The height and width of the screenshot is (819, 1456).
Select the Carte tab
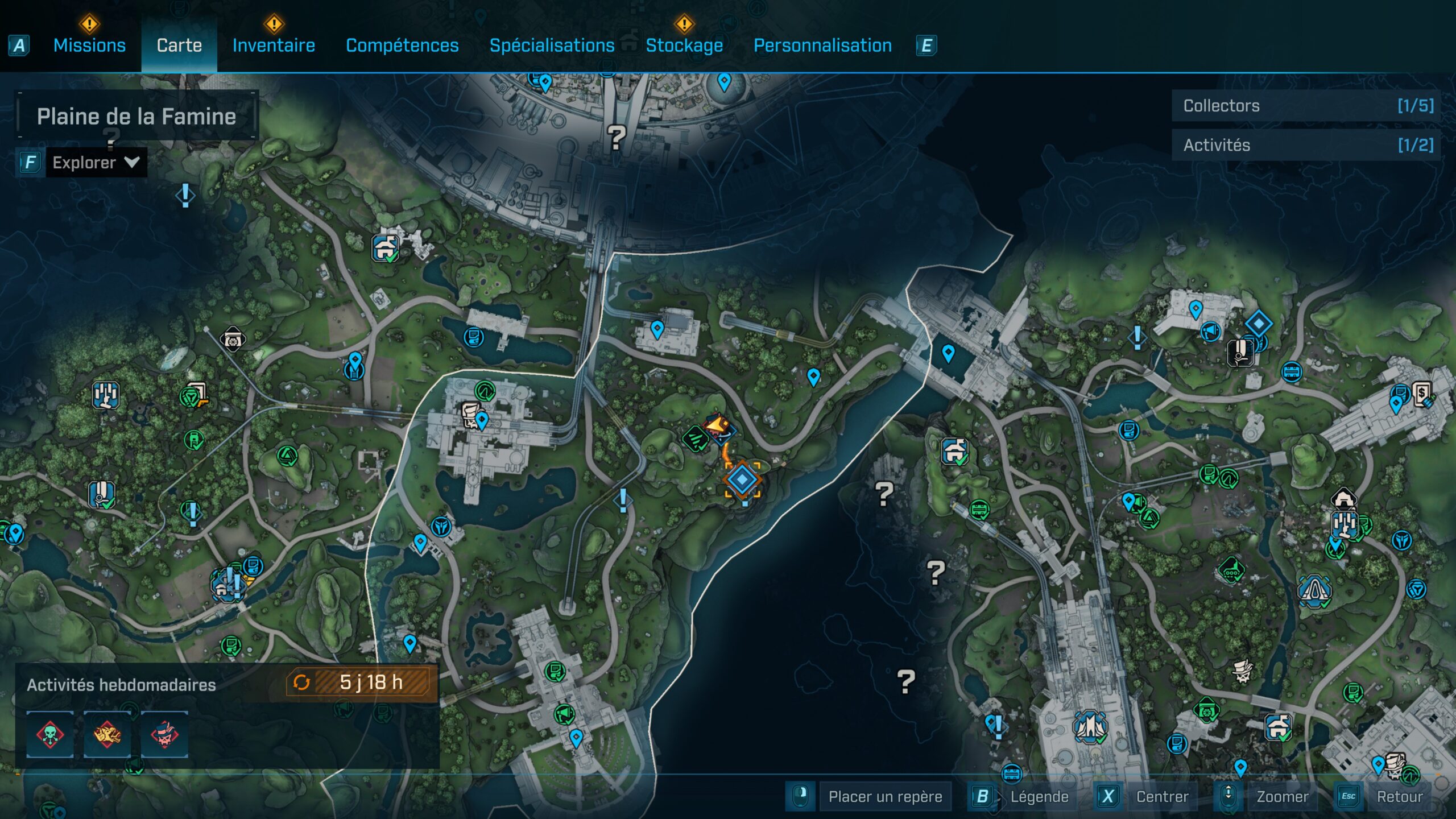pos(179,45)
